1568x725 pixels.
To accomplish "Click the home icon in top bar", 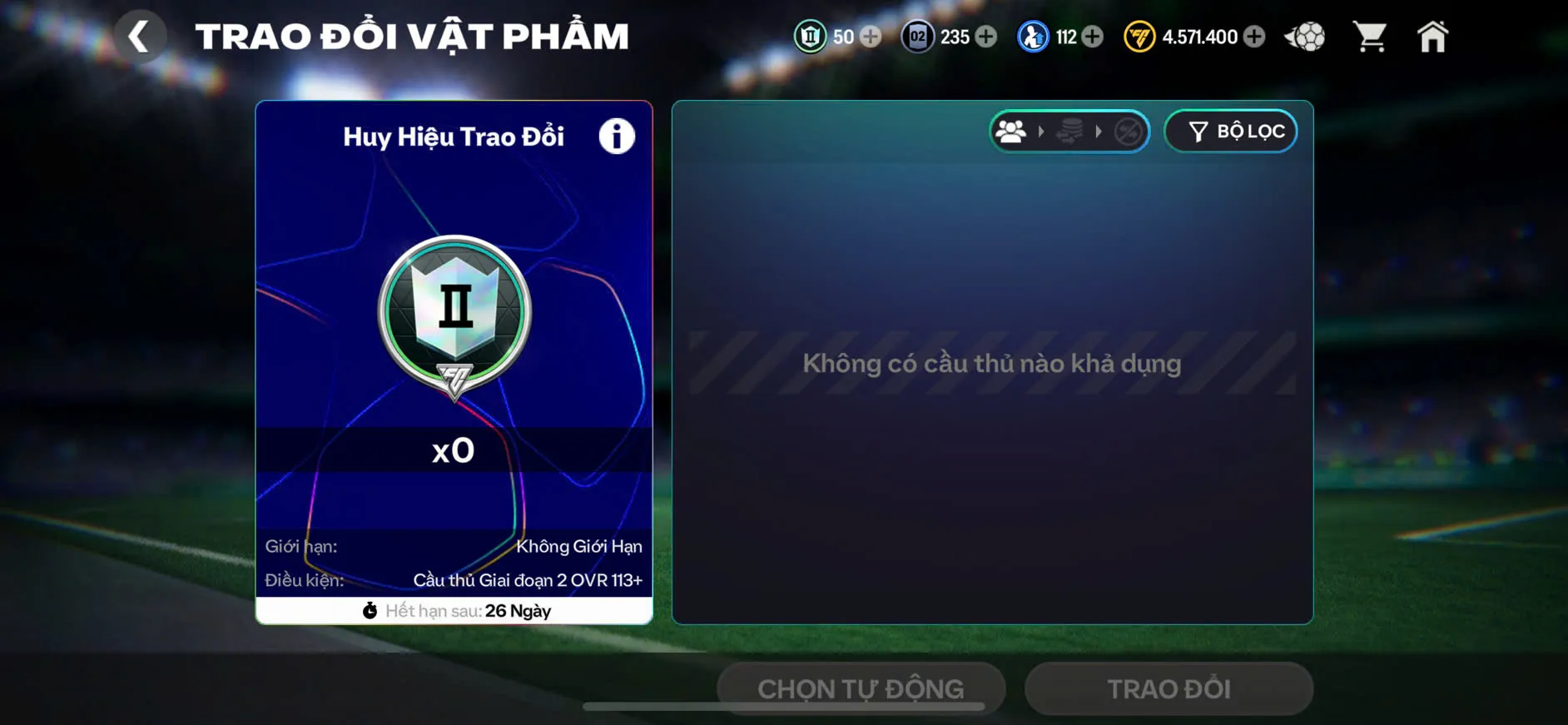I will click(1433, 37).
